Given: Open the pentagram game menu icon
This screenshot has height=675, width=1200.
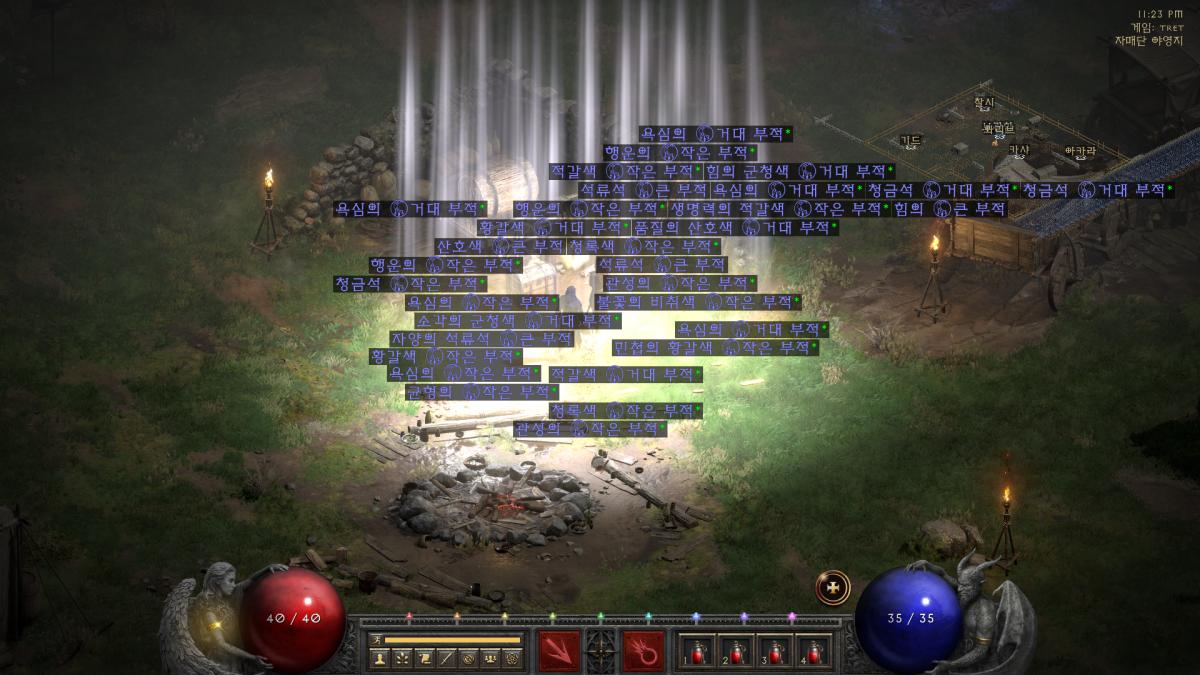Looking at the screenshot, I should click(x=511, y=658).
